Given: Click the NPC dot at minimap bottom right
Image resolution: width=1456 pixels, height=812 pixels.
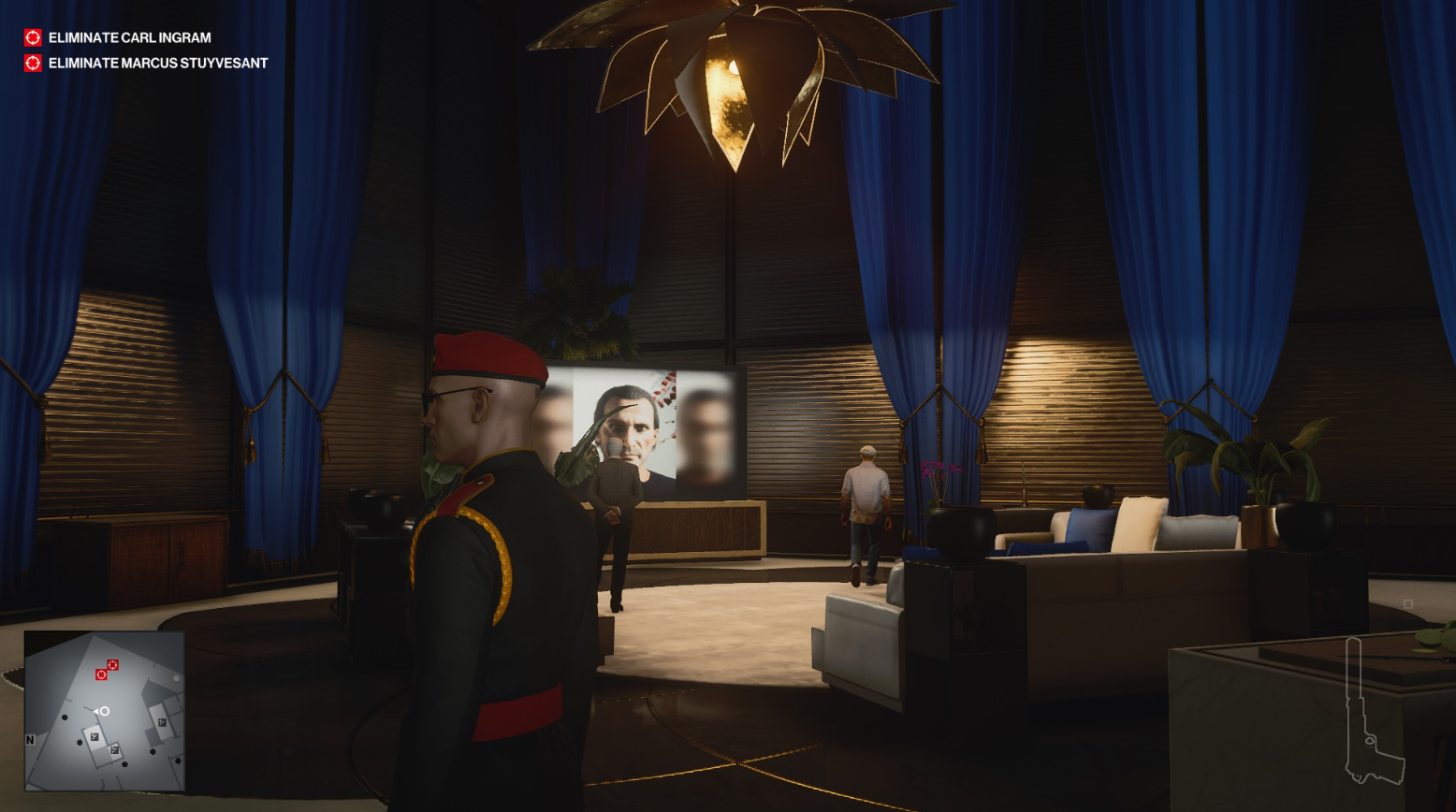Looking at the screenshot, I should 178,761.
